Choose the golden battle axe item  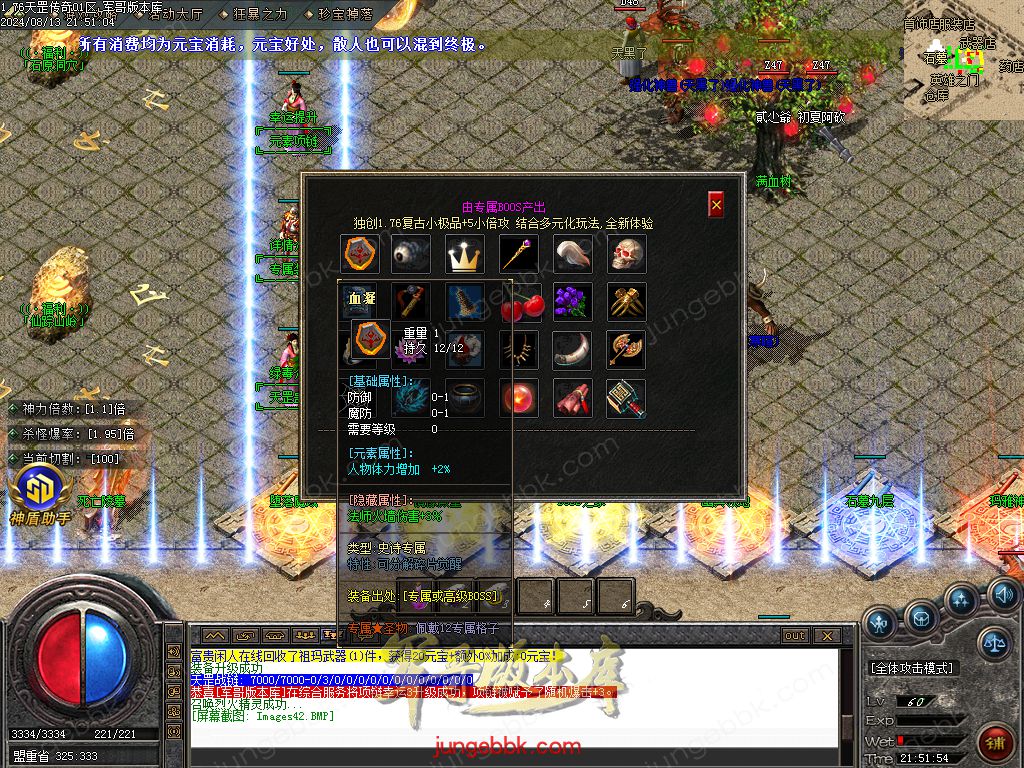click(627, 350)
